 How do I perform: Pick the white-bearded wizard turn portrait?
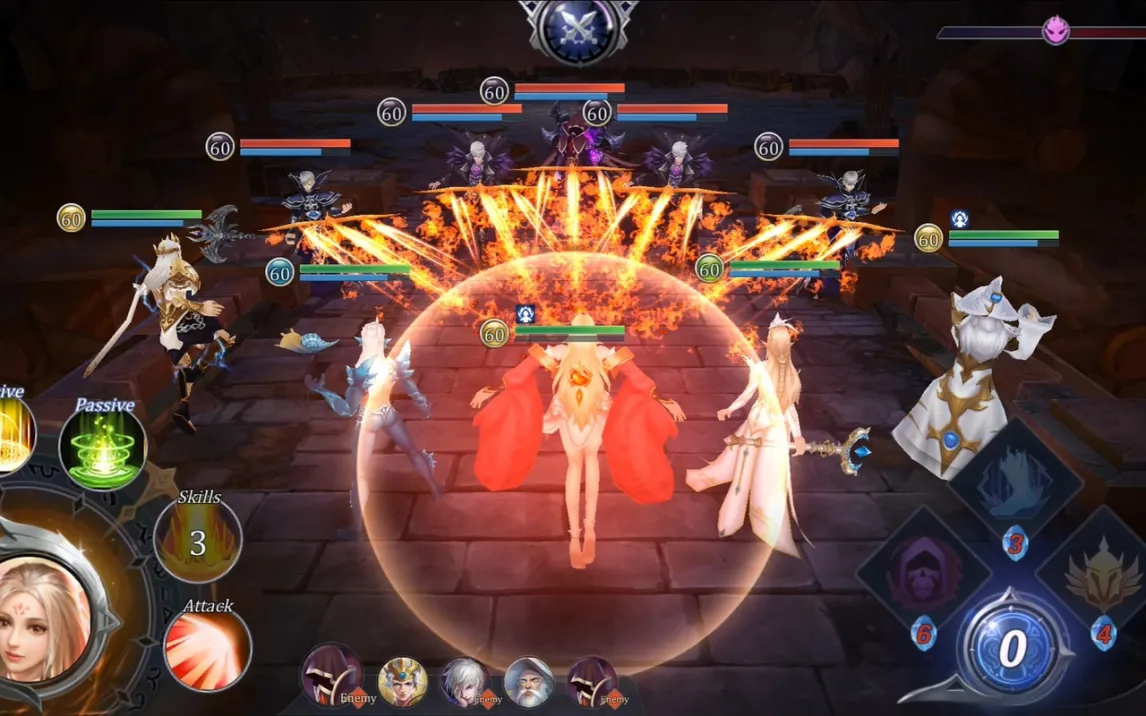pos(529,682)
